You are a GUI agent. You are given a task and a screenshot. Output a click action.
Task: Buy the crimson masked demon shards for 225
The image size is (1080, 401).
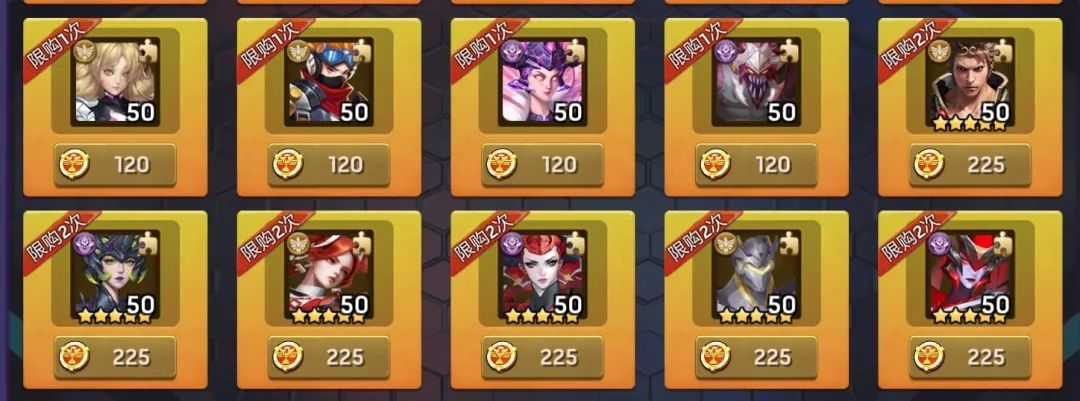pyautogui.click(x=969, y=357)
